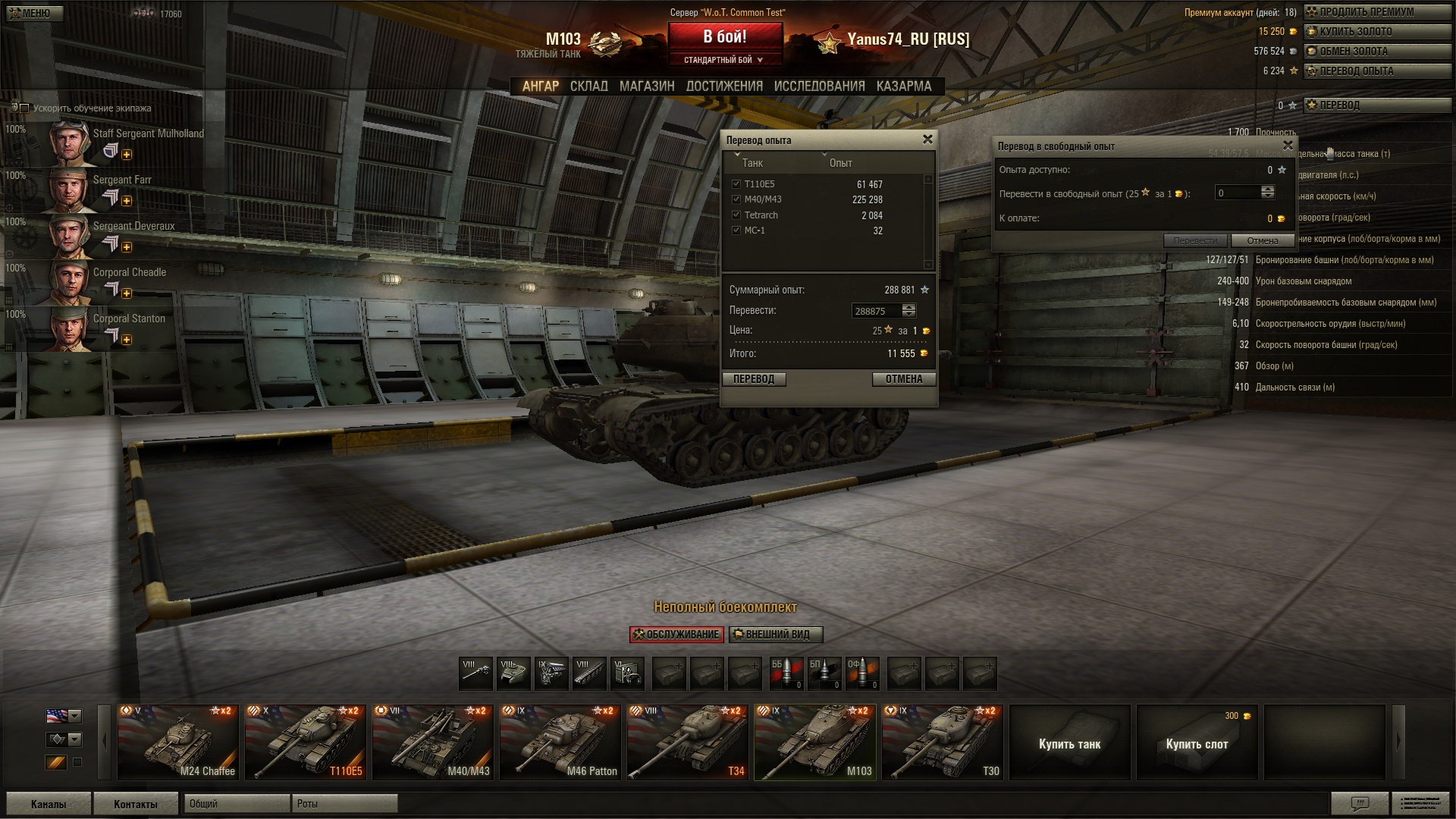The height and width of the screenshot is (819, 1456).
Task: Toggle Ускорить обучение экипажа checkbox
Action: (x=24, y=108)
